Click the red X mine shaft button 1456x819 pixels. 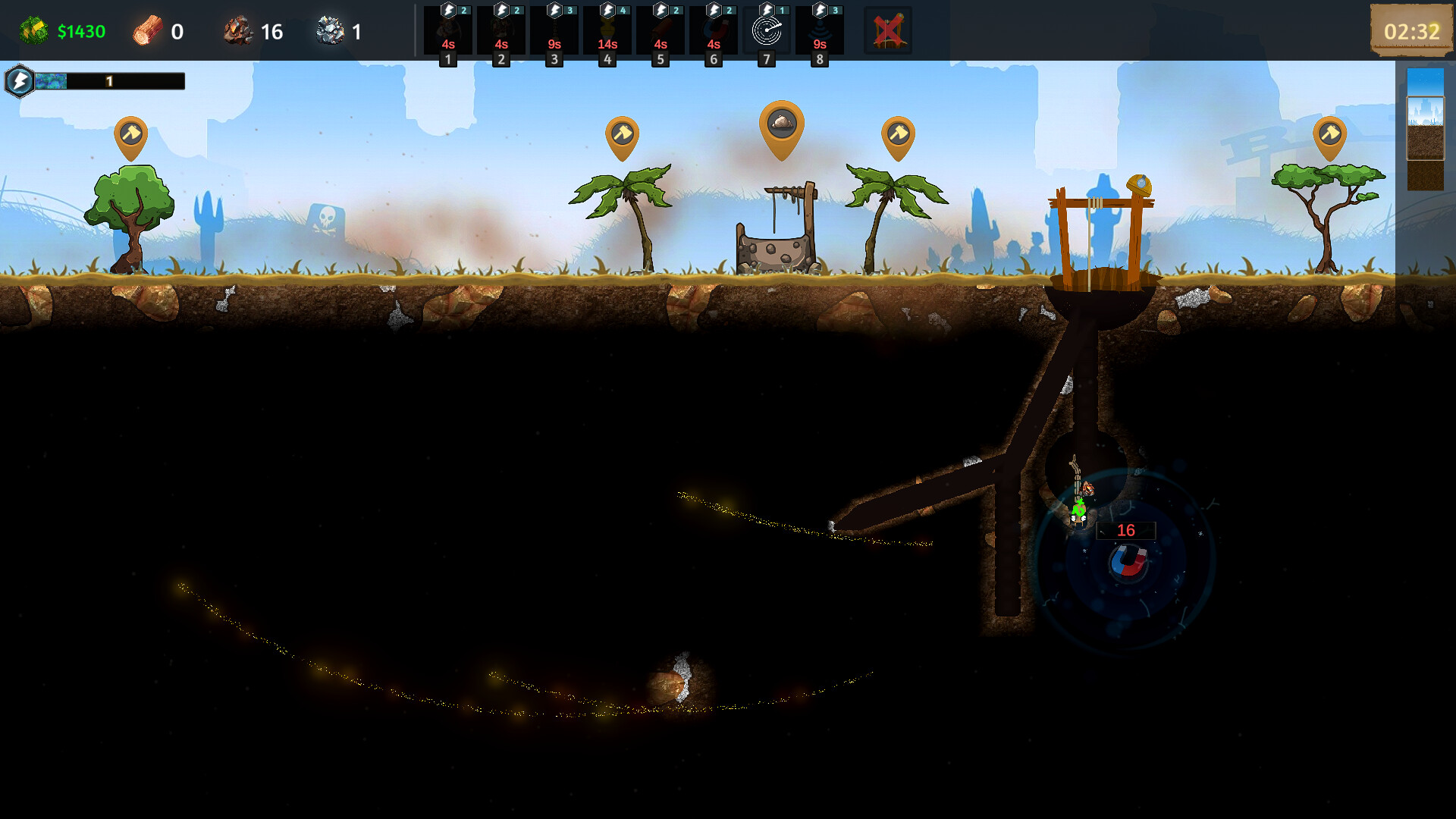(x=888, y=31)
